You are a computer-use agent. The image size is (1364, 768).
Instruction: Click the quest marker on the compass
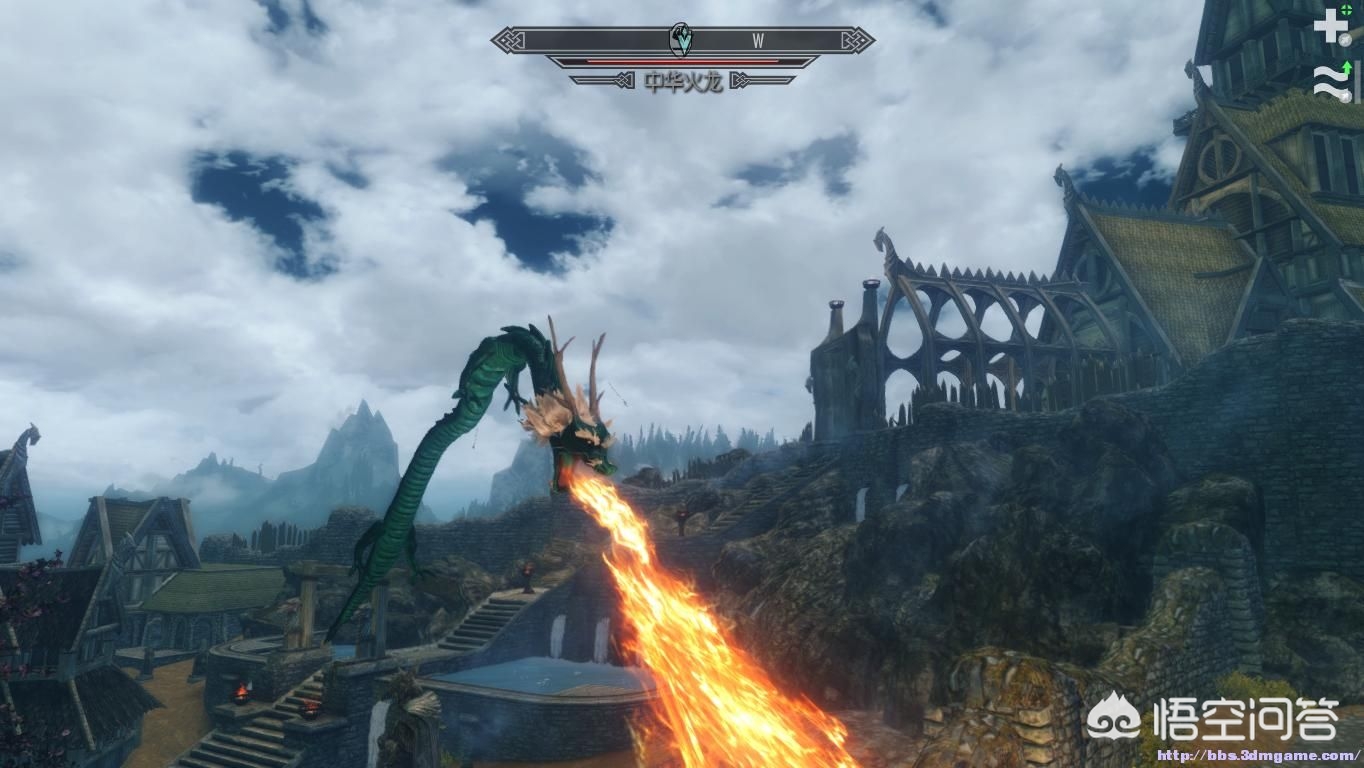pyautogui.click(x=681, y=40)
